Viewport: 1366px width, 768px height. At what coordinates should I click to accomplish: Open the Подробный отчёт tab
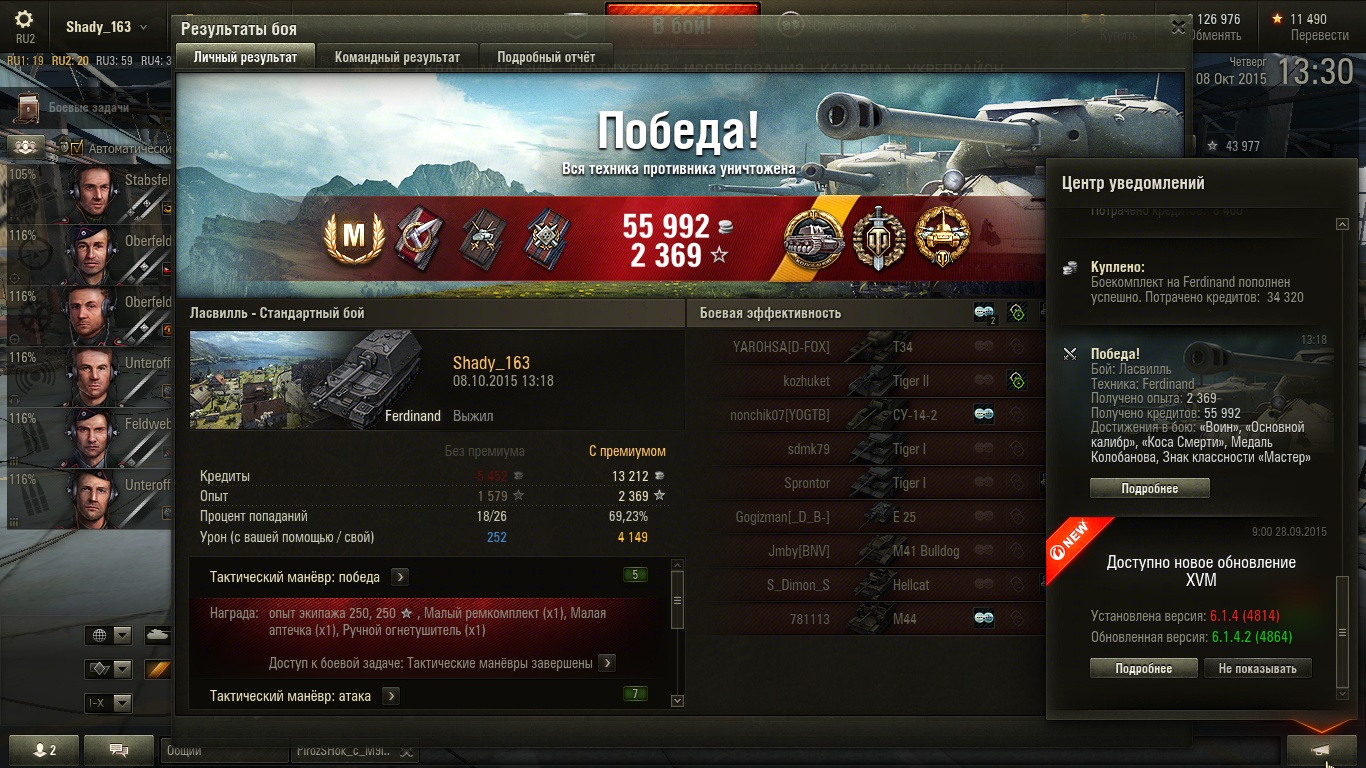tap(546, 57)
